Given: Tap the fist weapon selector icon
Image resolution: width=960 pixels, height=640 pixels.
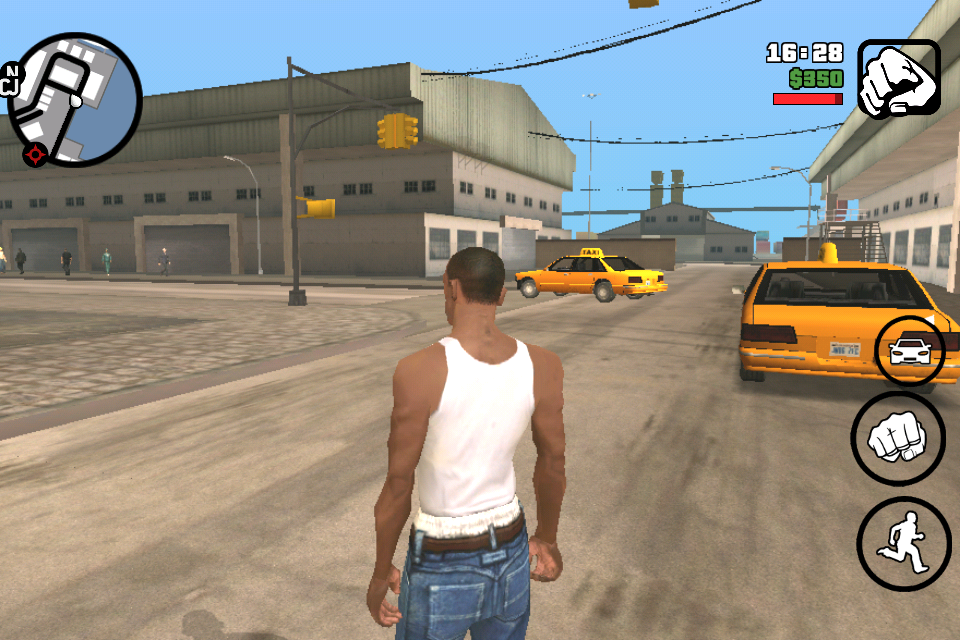Looking at the screenshot, I should coord(898,78).
